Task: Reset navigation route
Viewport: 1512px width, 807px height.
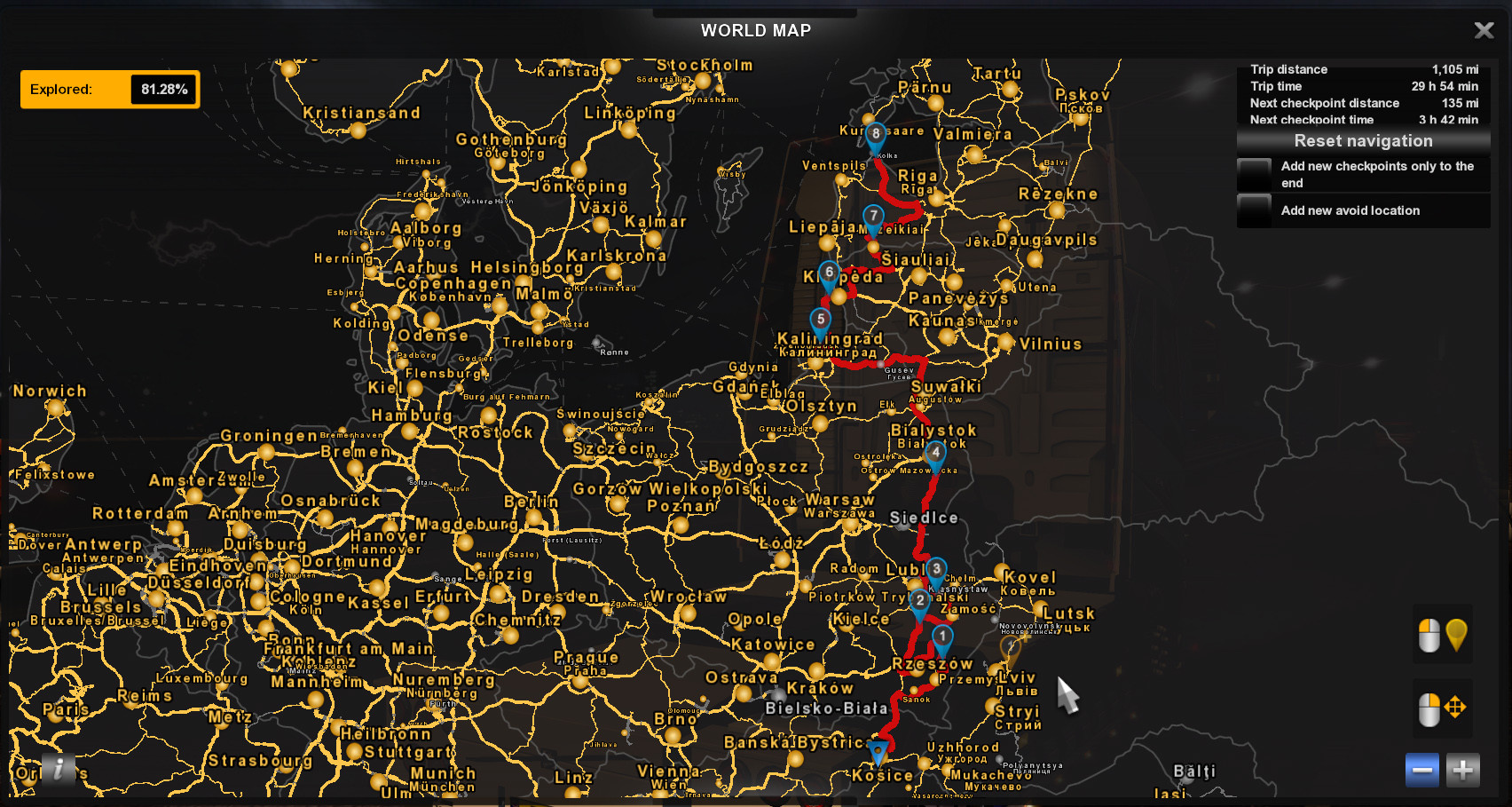Action: point(1363,141)
